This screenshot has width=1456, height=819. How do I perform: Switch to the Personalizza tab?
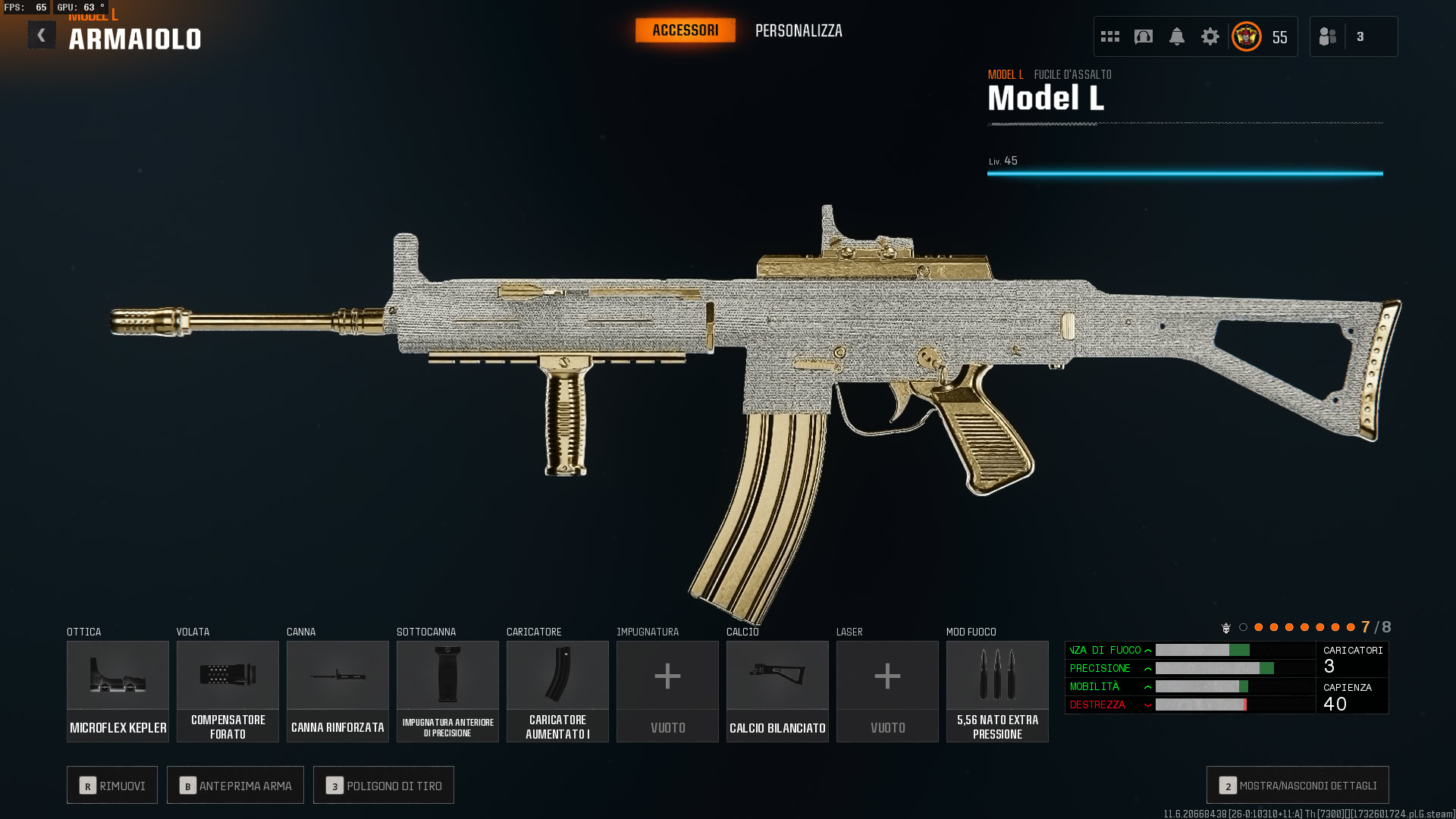tap(799, 31)
